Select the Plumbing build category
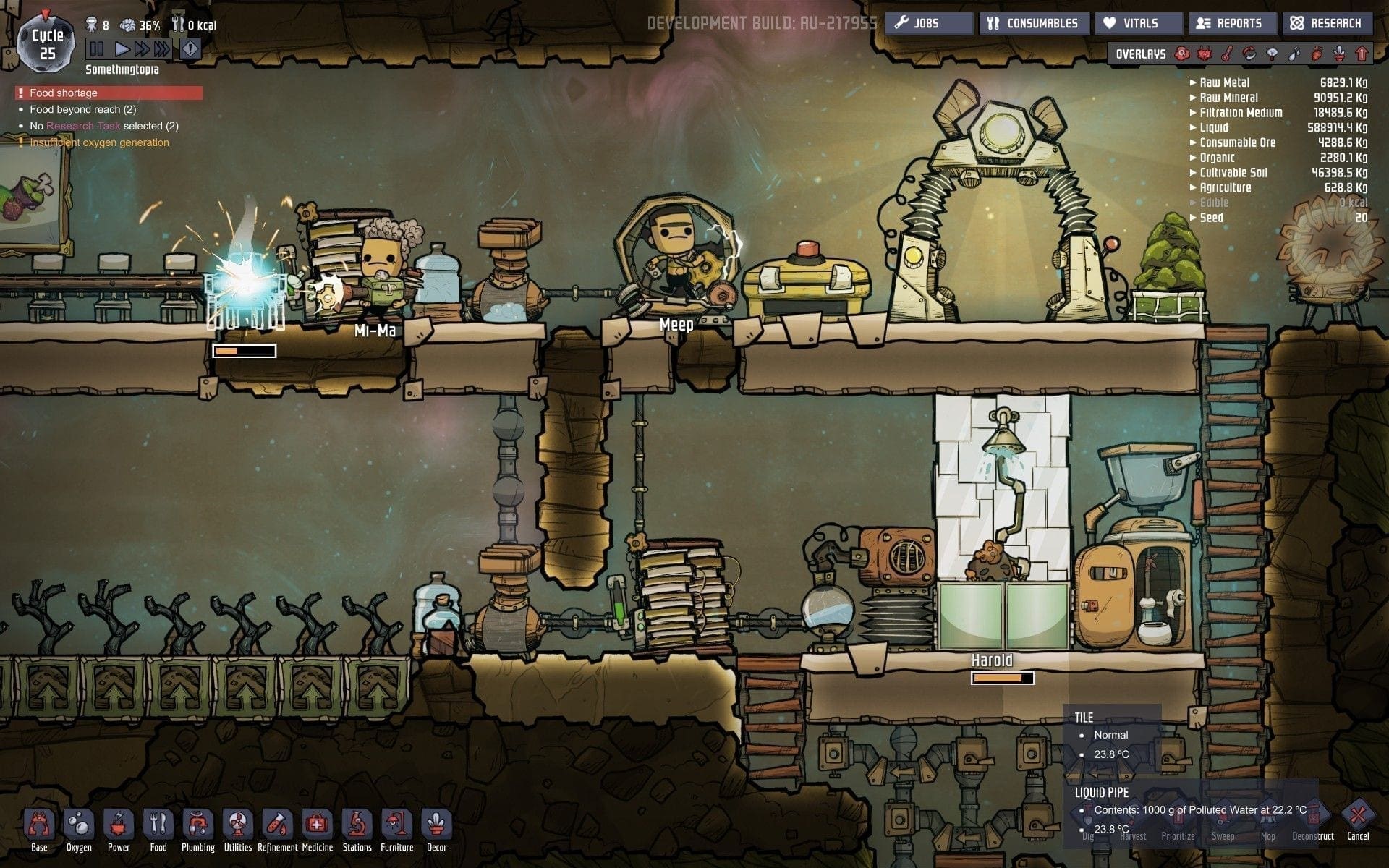 point(197,829)
